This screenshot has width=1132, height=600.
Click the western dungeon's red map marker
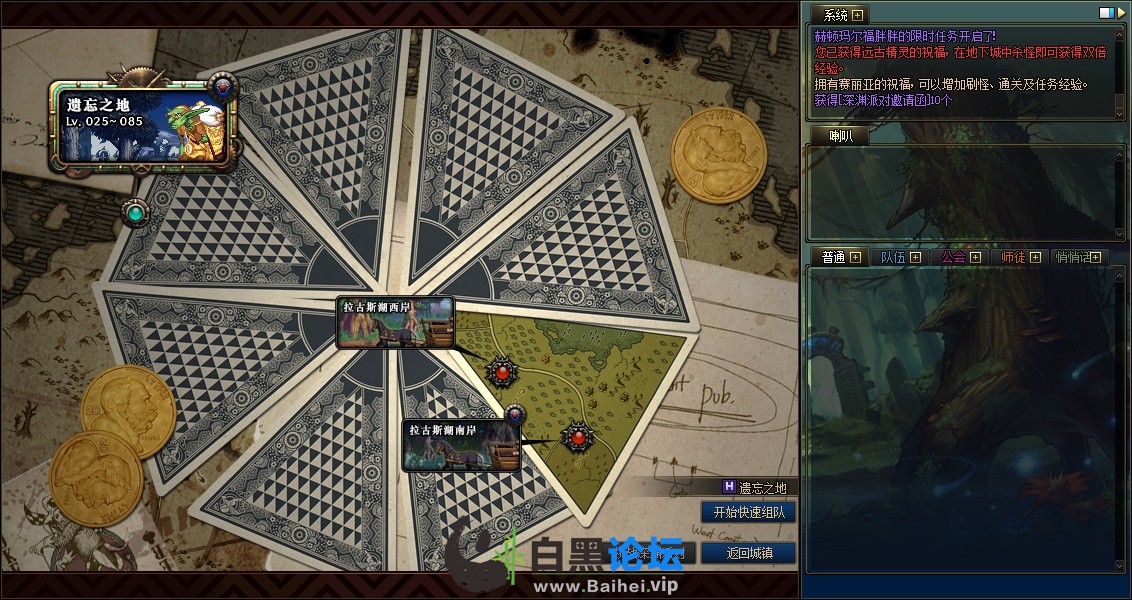pos(502,372)
